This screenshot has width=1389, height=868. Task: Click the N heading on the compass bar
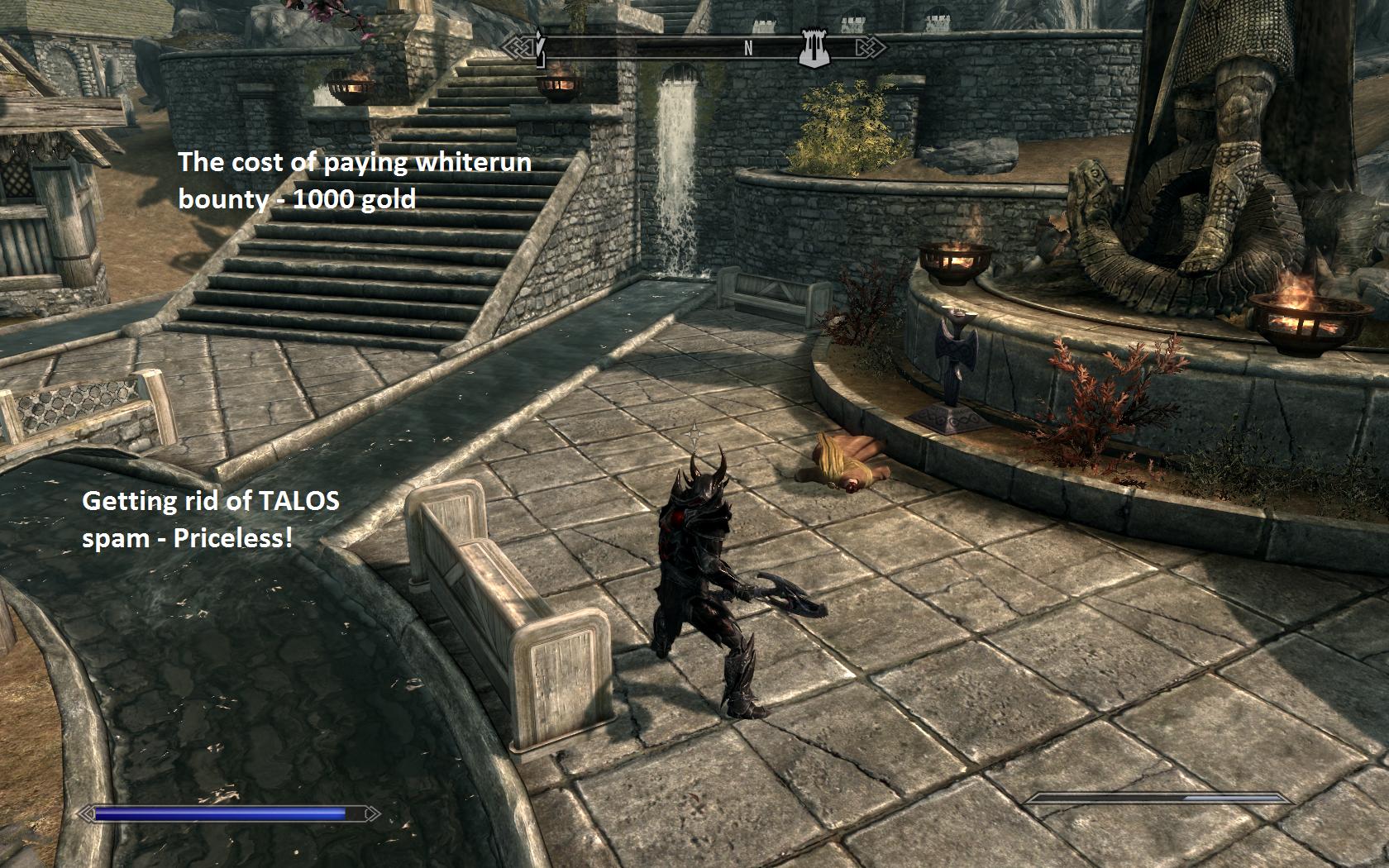click(748, 49)
